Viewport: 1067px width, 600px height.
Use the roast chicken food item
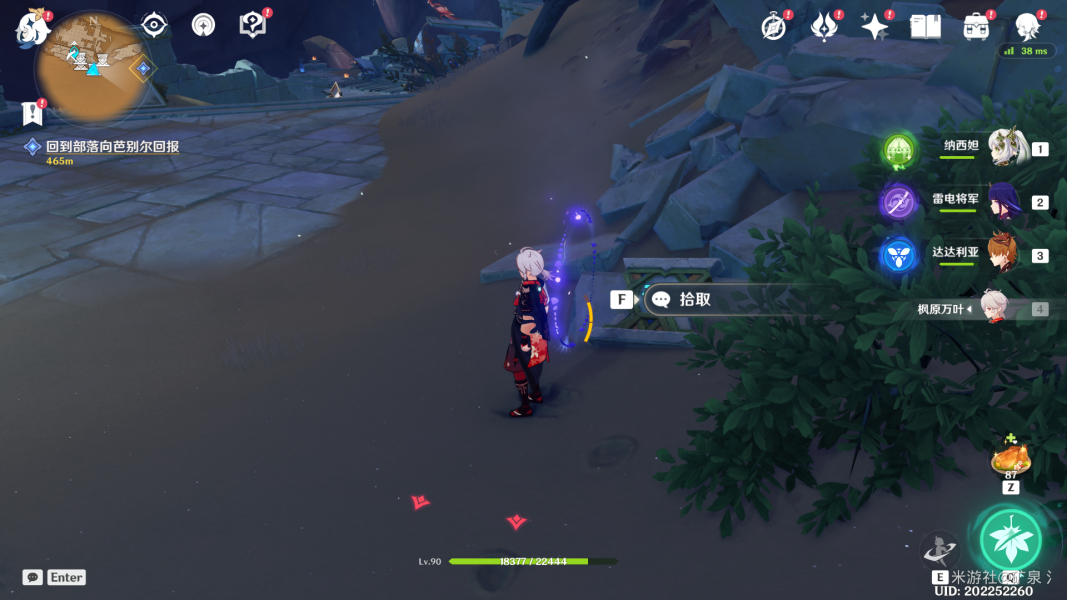click(1010, 459)
